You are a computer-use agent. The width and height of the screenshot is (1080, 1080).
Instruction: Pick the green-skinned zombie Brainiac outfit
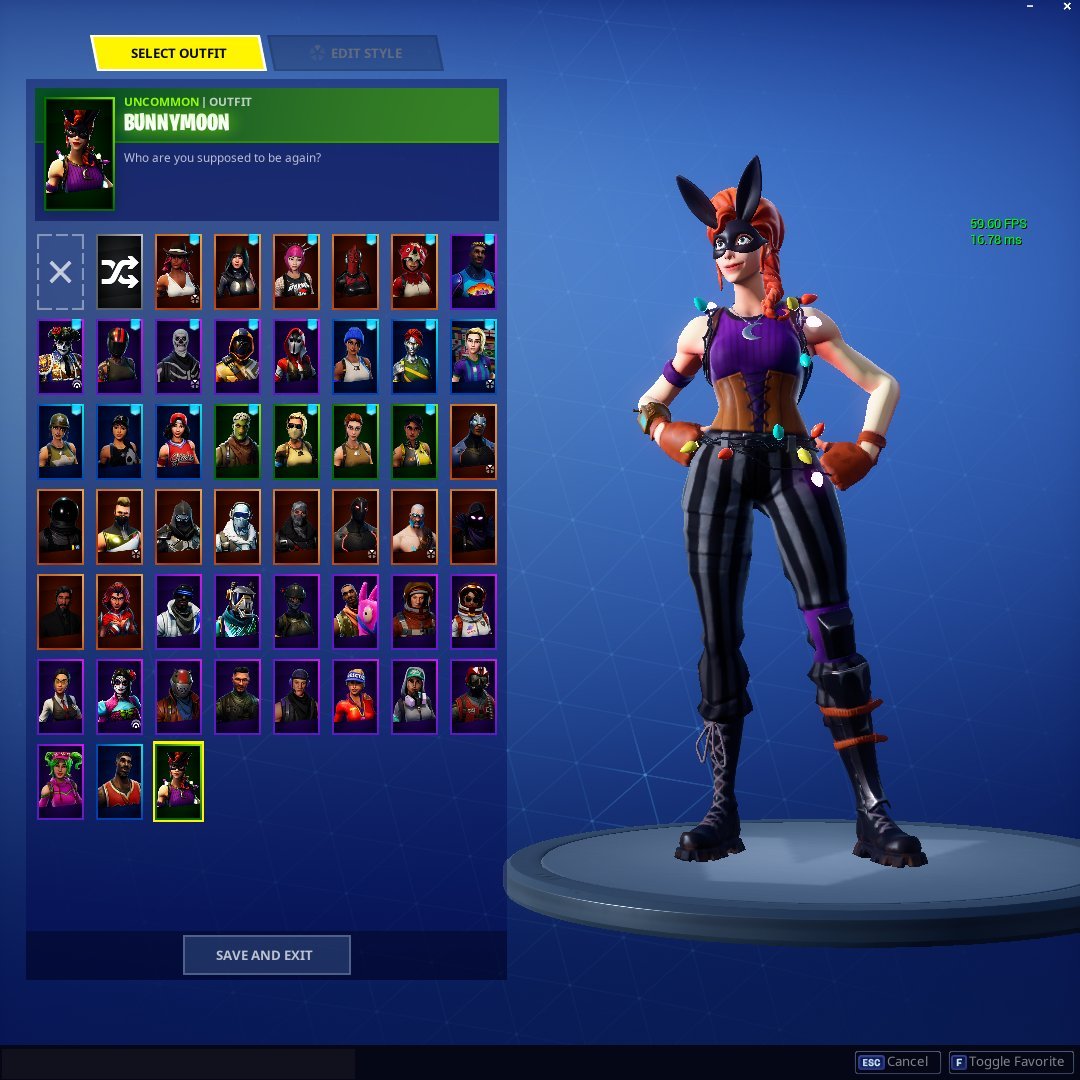coord(237,442)
